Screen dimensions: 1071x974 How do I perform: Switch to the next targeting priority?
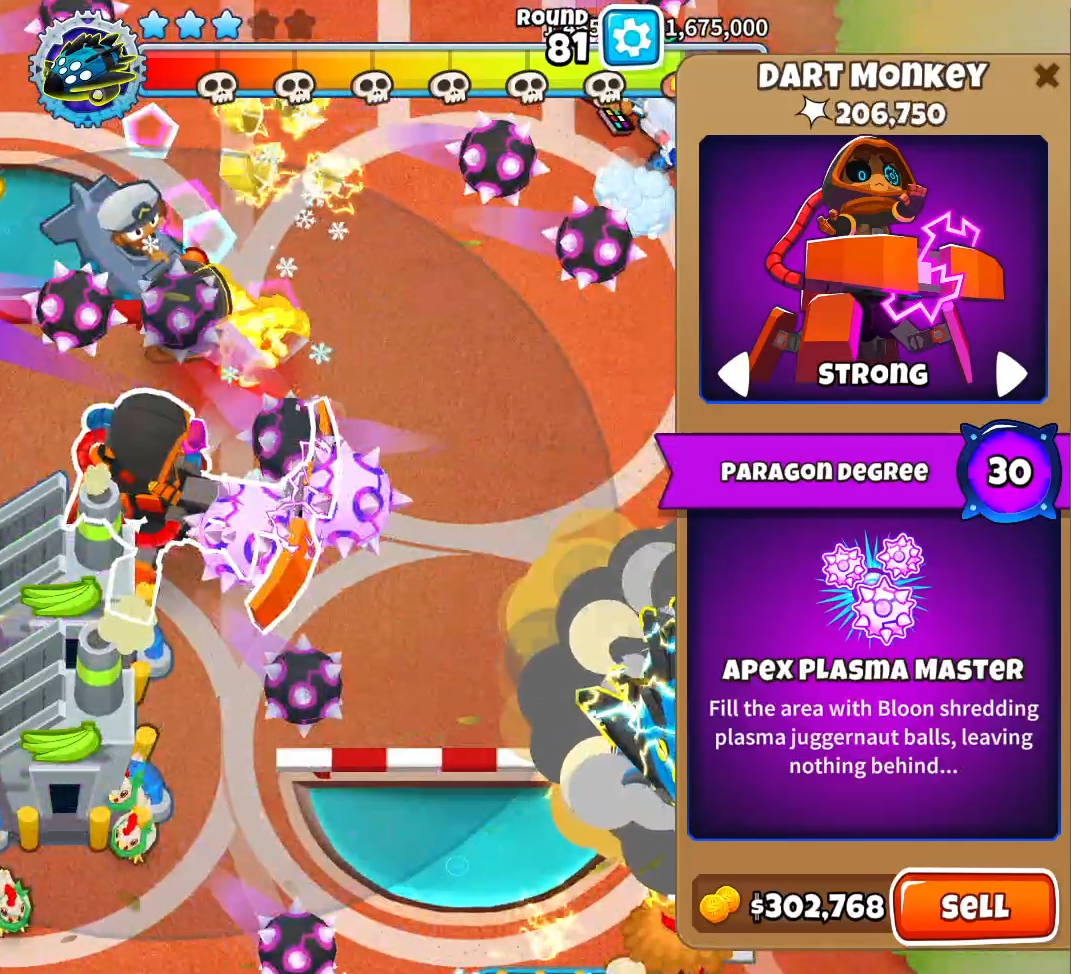[x=1011, y=374]
